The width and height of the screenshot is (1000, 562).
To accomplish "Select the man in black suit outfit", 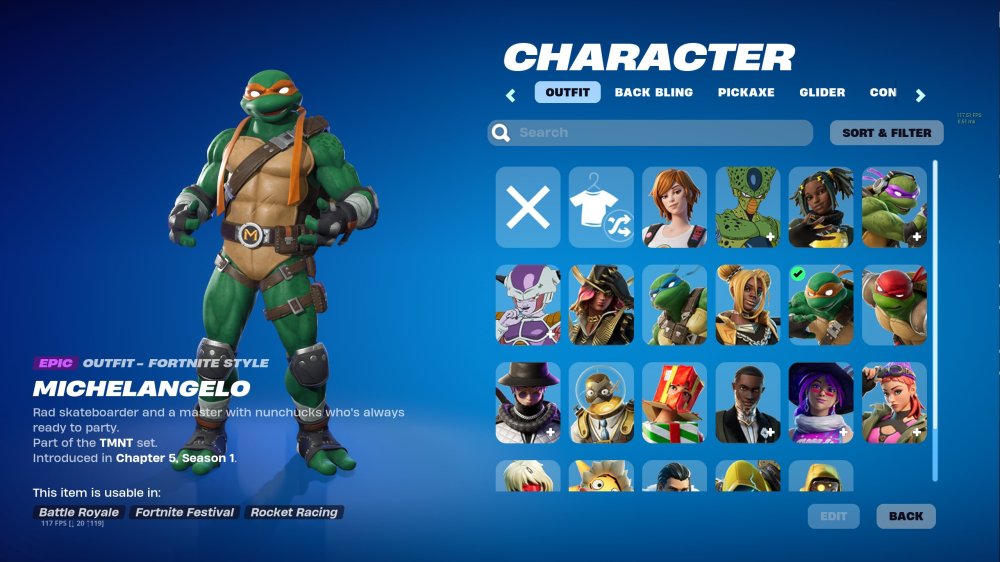I will click(747, 403).
